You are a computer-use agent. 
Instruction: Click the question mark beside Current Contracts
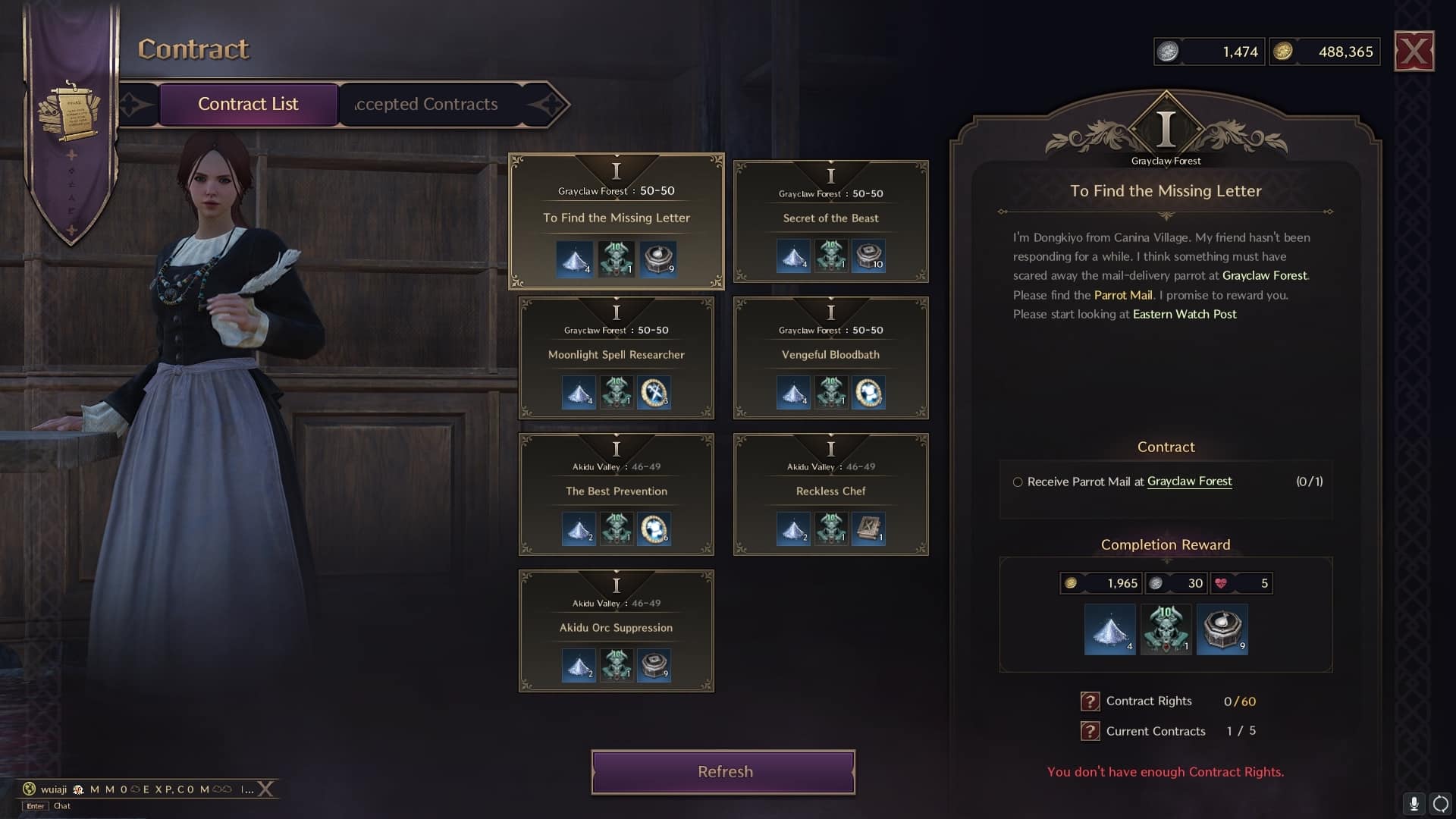coord(1090,731)
